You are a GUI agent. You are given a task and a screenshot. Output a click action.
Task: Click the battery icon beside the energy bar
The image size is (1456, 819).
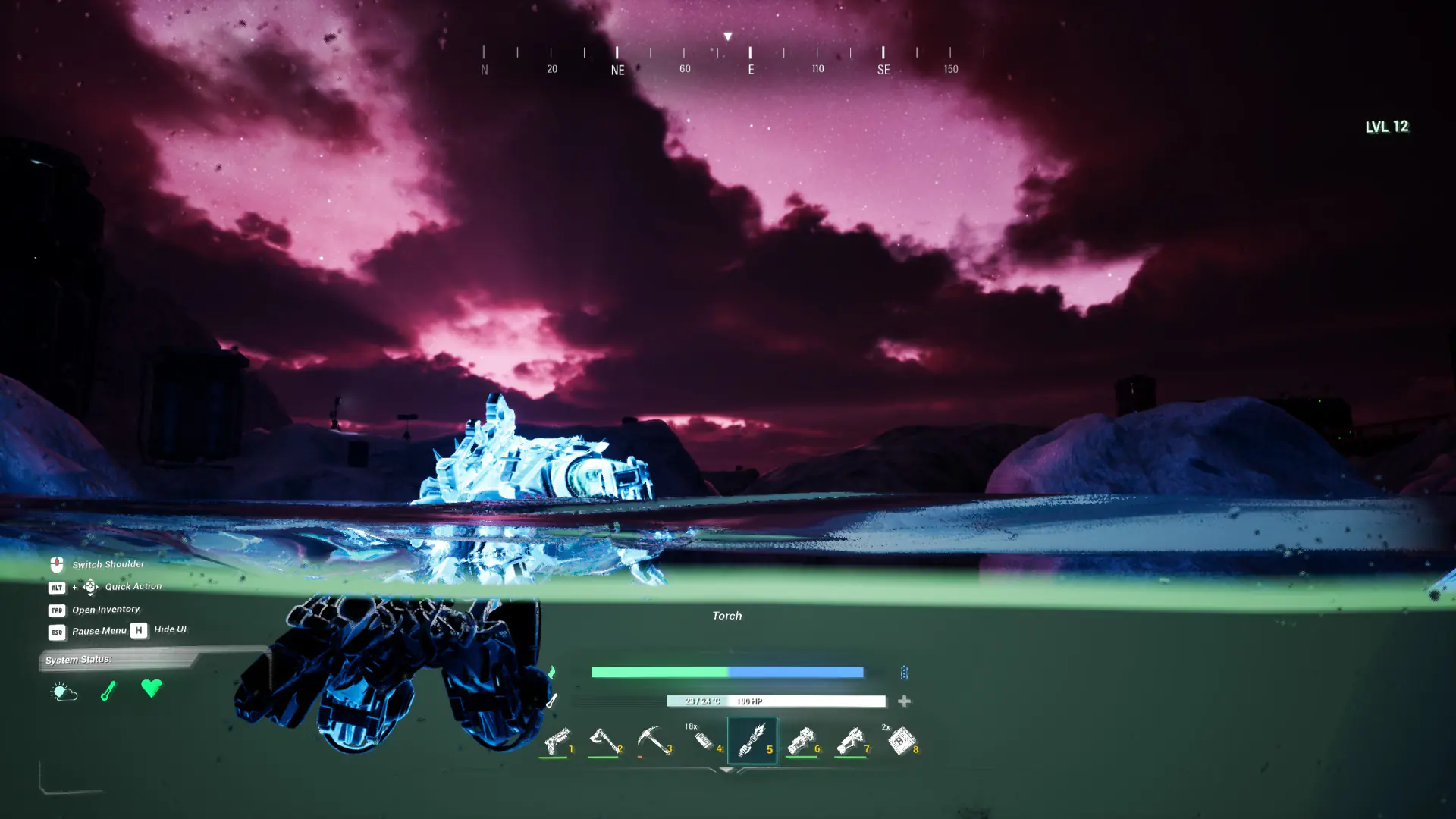(904, 673)
